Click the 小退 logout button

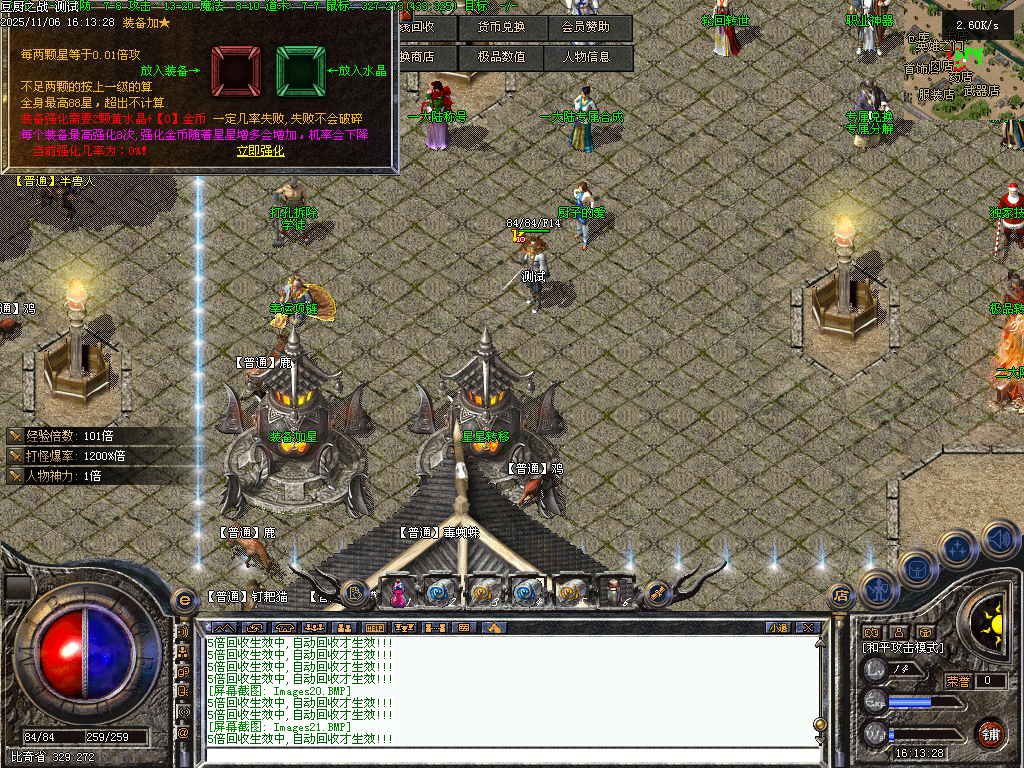click(x=778, y=627)
